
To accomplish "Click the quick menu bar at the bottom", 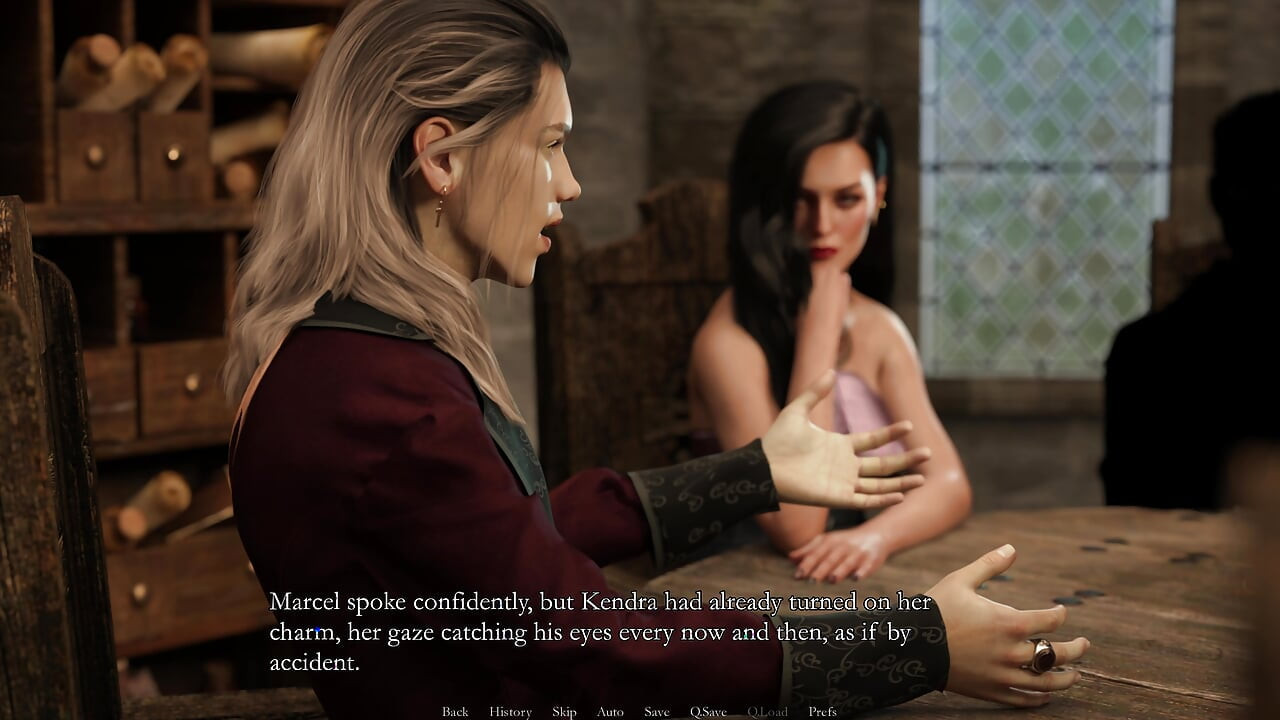I will click(640, 711).
